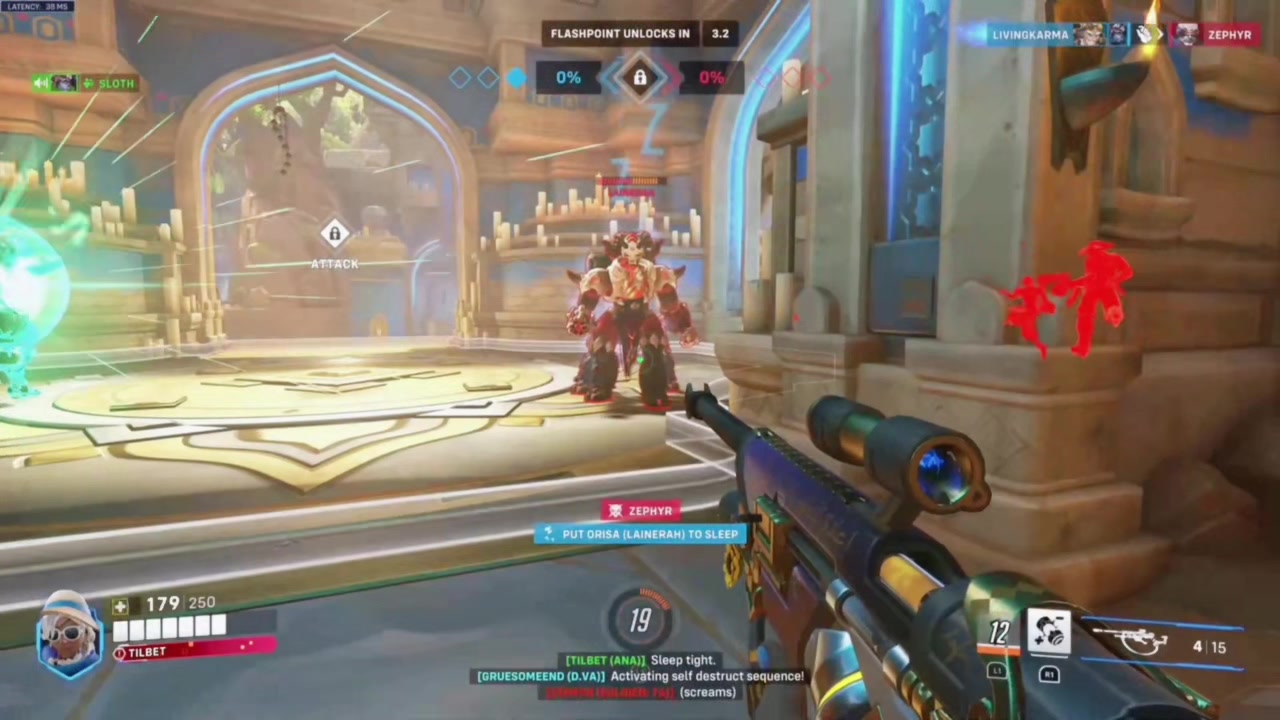Select the locked Flashpoint objective icon
1280x720 pixels.
(640, 77)
